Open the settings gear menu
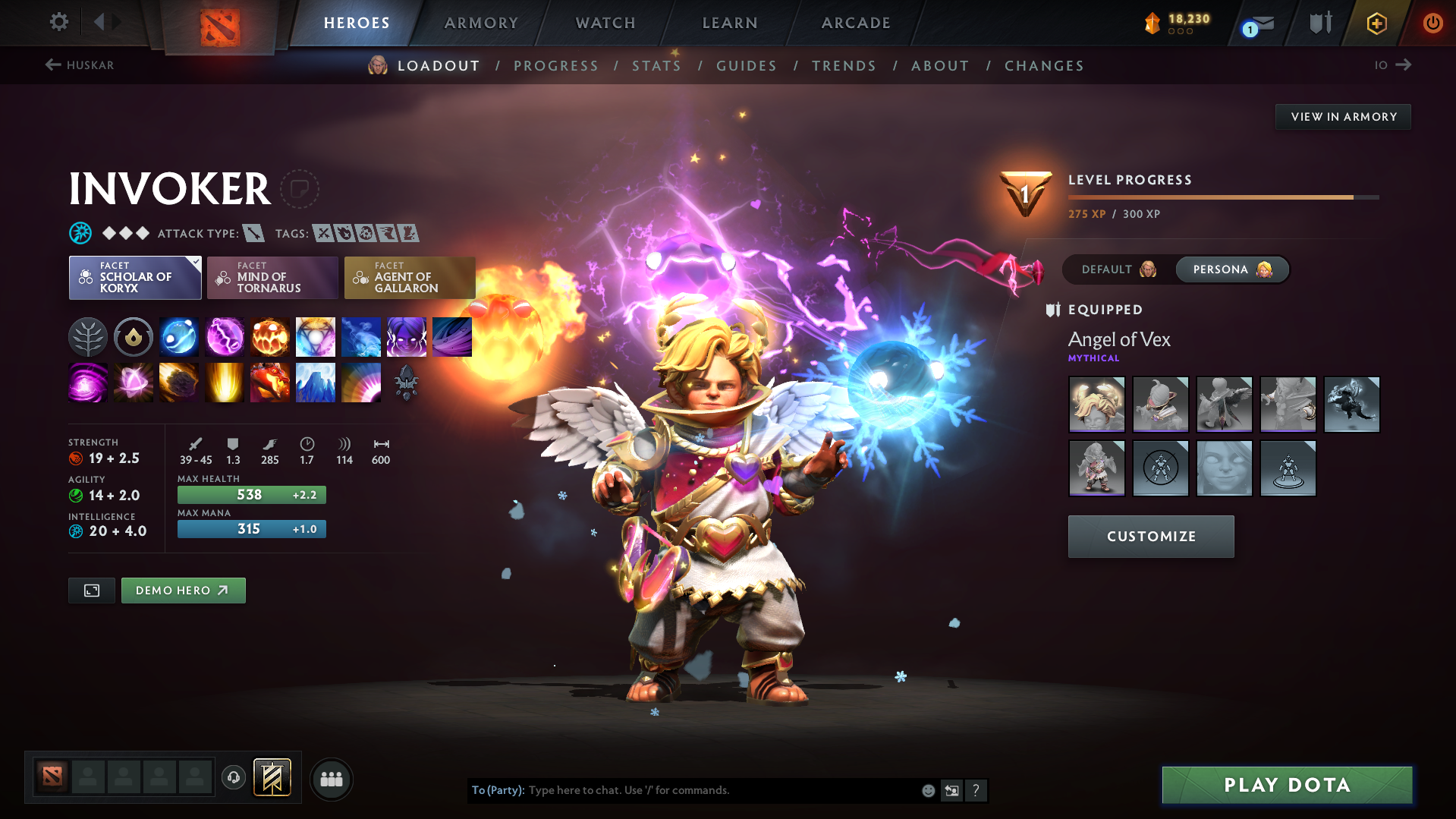1456x819 pixels. 58,22
